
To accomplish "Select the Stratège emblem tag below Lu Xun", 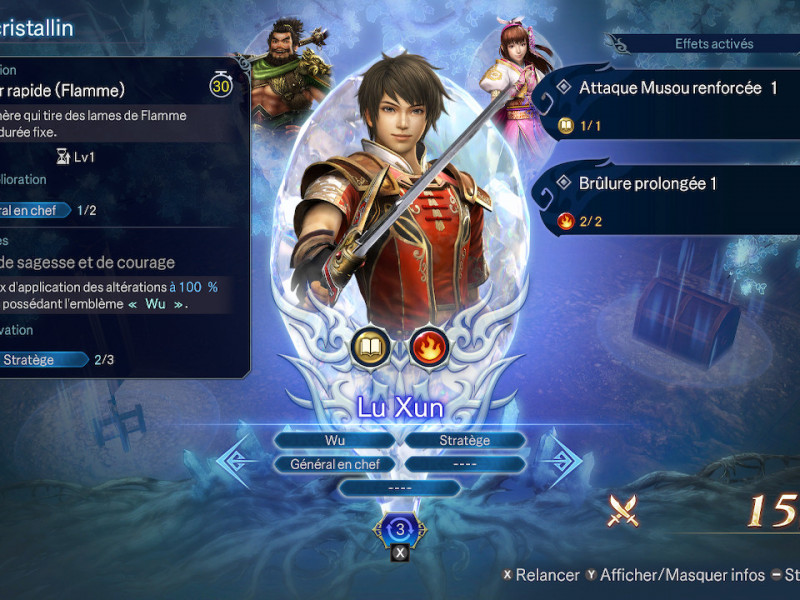I will pos(465,440).
